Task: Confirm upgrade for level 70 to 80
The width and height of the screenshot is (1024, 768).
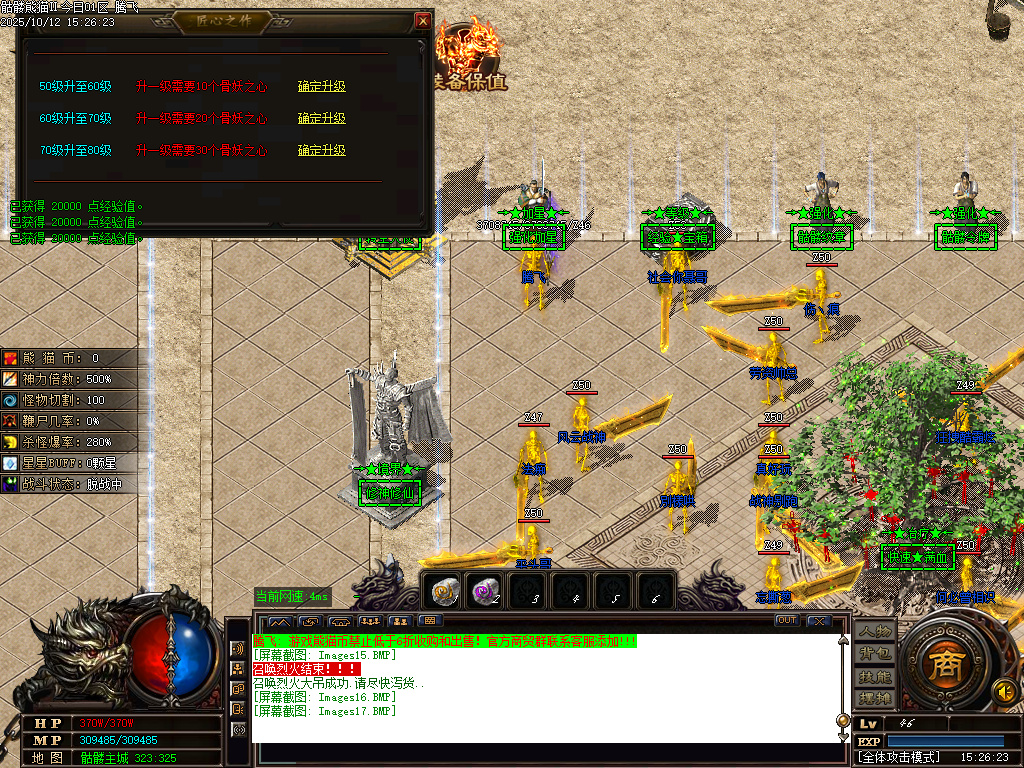Action: (321, 150)
